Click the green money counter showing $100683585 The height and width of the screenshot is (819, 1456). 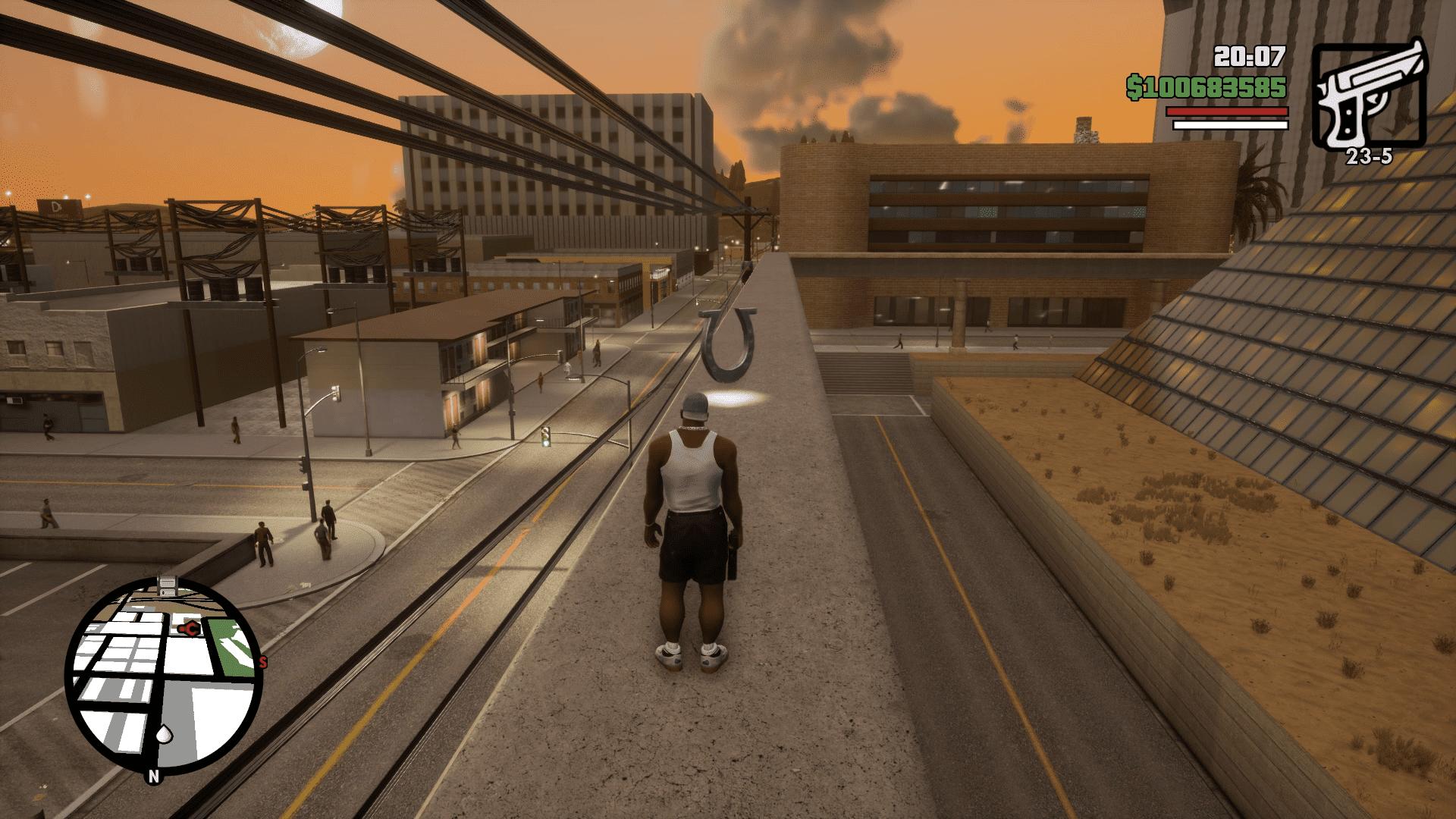tap(1206, 87)
